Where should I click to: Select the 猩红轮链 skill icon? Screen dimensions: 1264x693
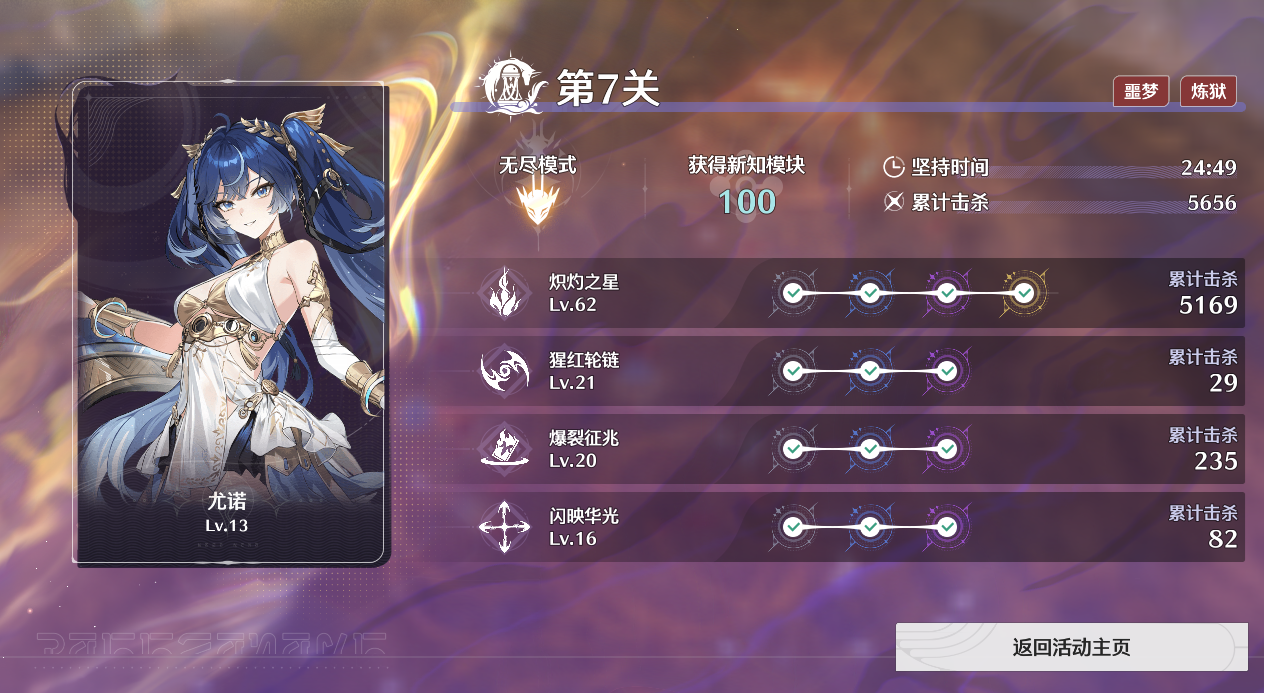505,371
